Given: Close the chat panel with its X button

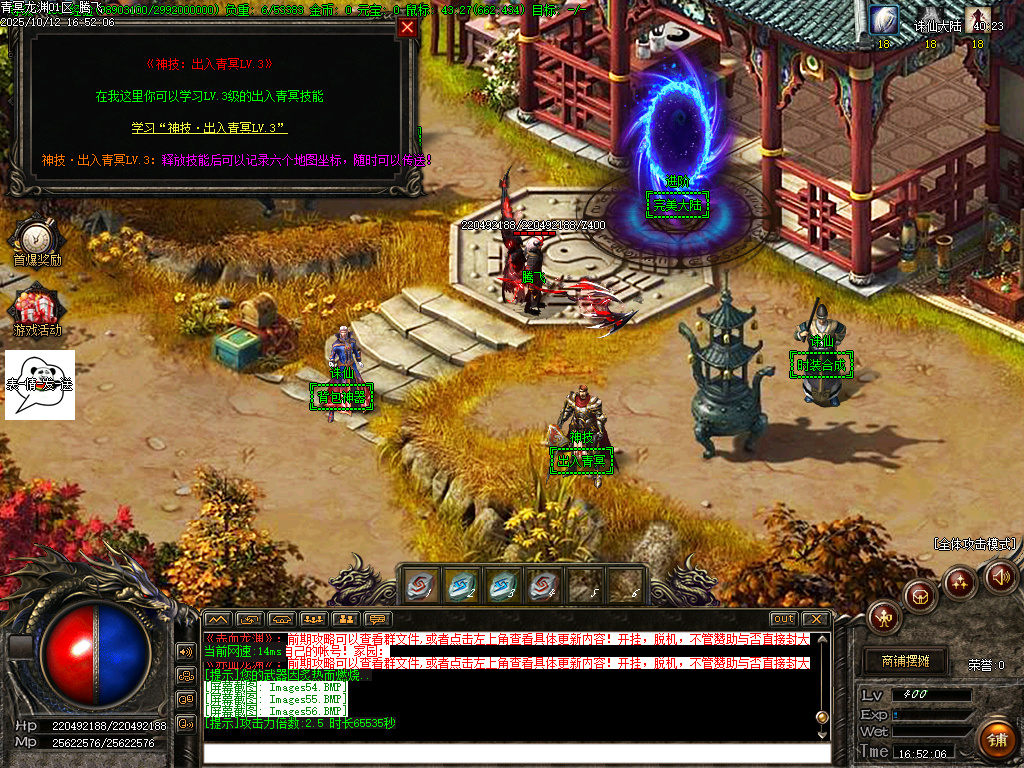Looking at the screenshot, I should [815, 619].
